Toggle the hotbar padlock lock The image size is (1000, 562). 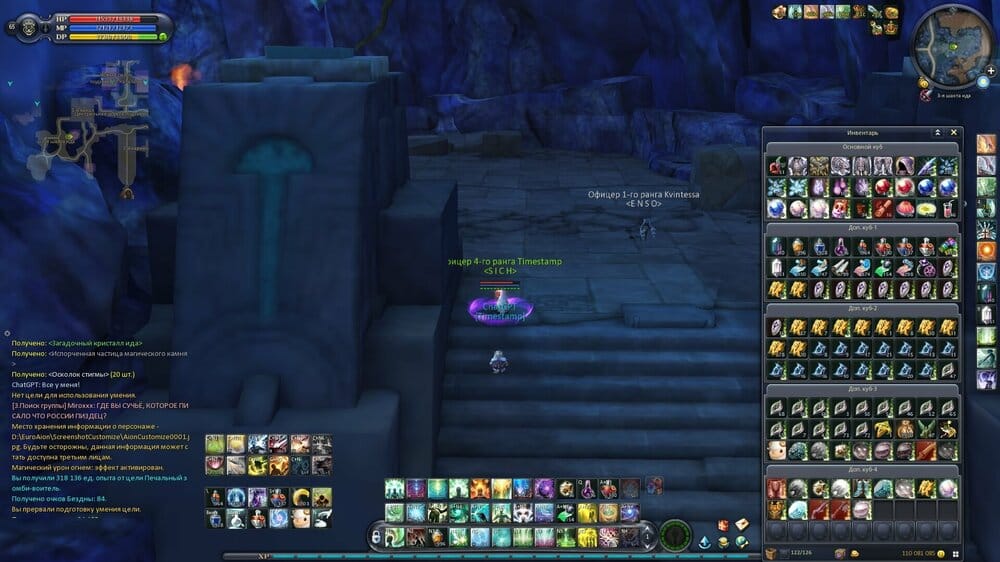coord(376,537)
